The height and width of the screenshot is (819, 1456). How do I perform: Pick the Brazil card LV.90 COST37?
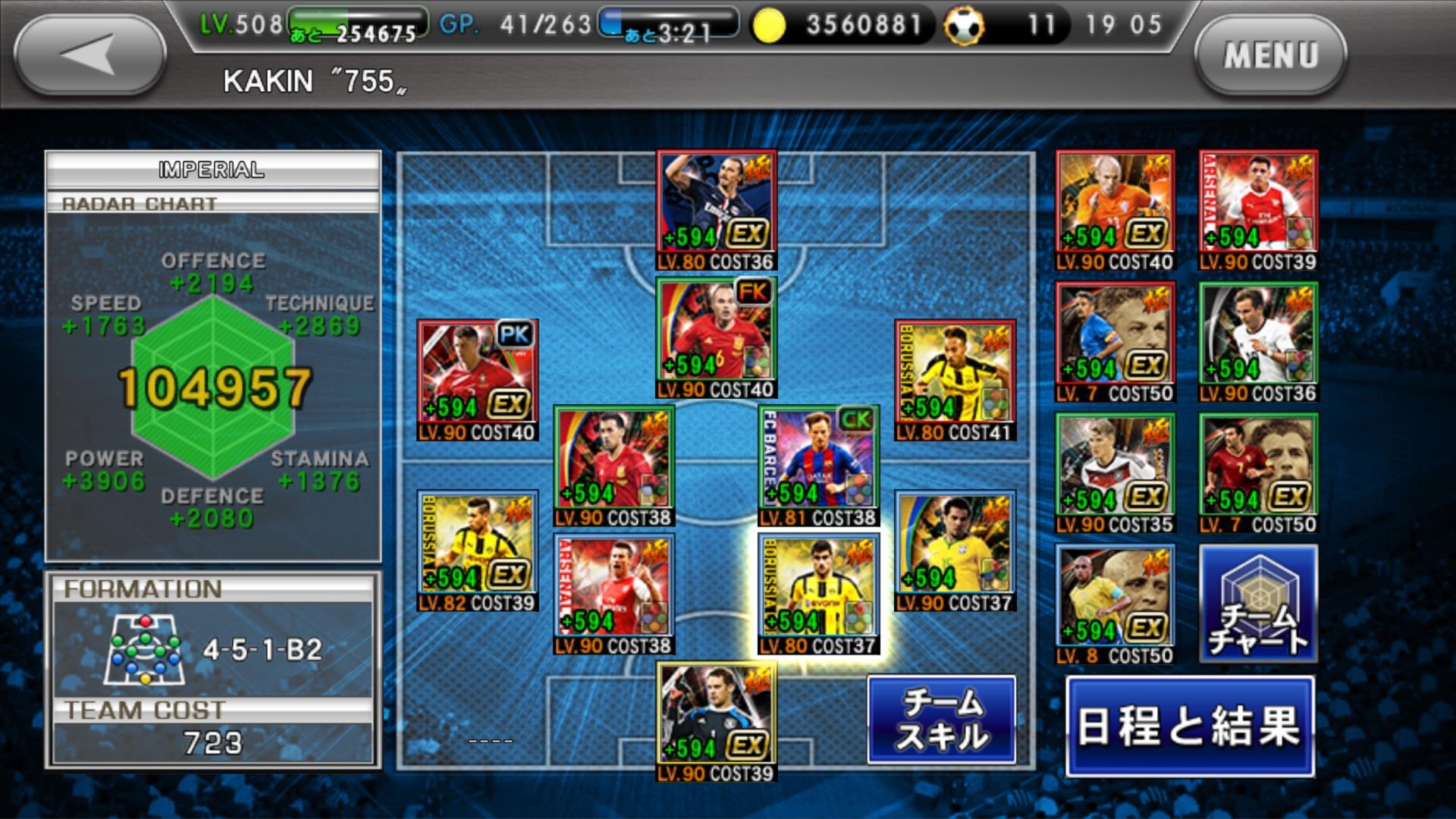[x=955, y=550]
